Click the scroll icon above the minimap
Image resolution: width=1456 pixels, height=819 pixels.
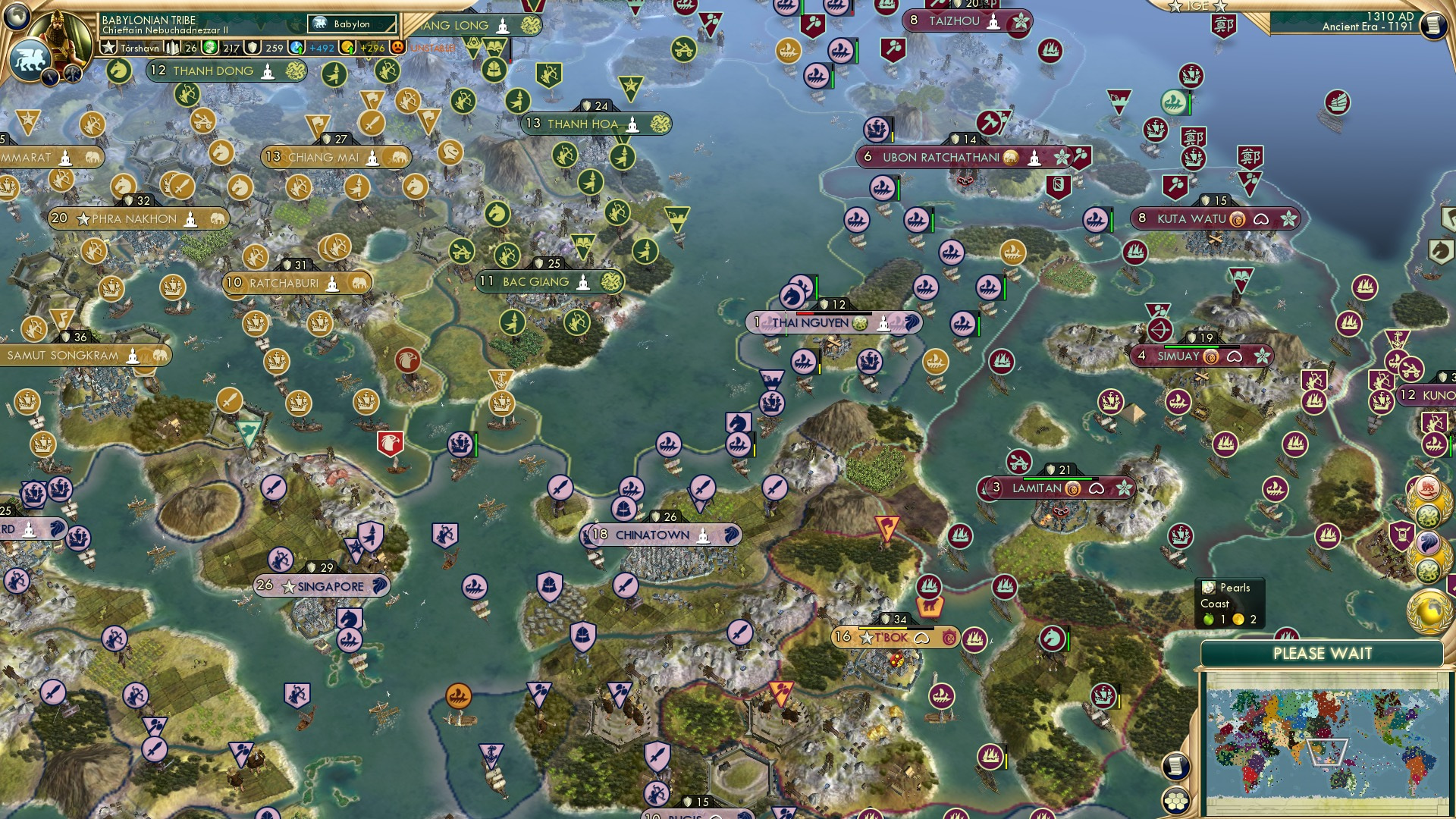point(1175,766)
